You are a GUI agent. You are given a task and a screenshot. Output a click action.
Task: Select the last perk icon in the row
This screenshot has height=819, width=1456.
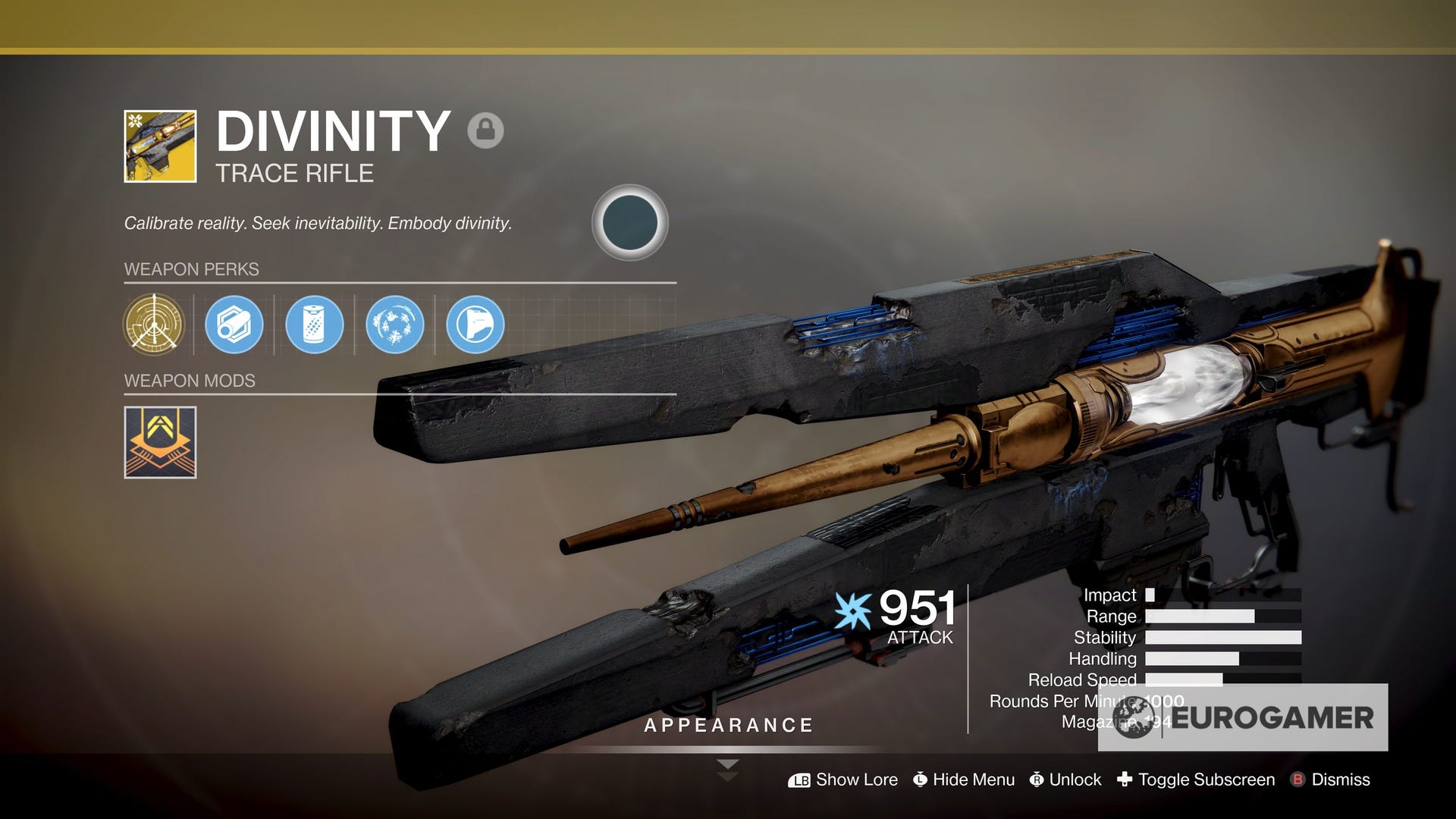tap(474, 326)
